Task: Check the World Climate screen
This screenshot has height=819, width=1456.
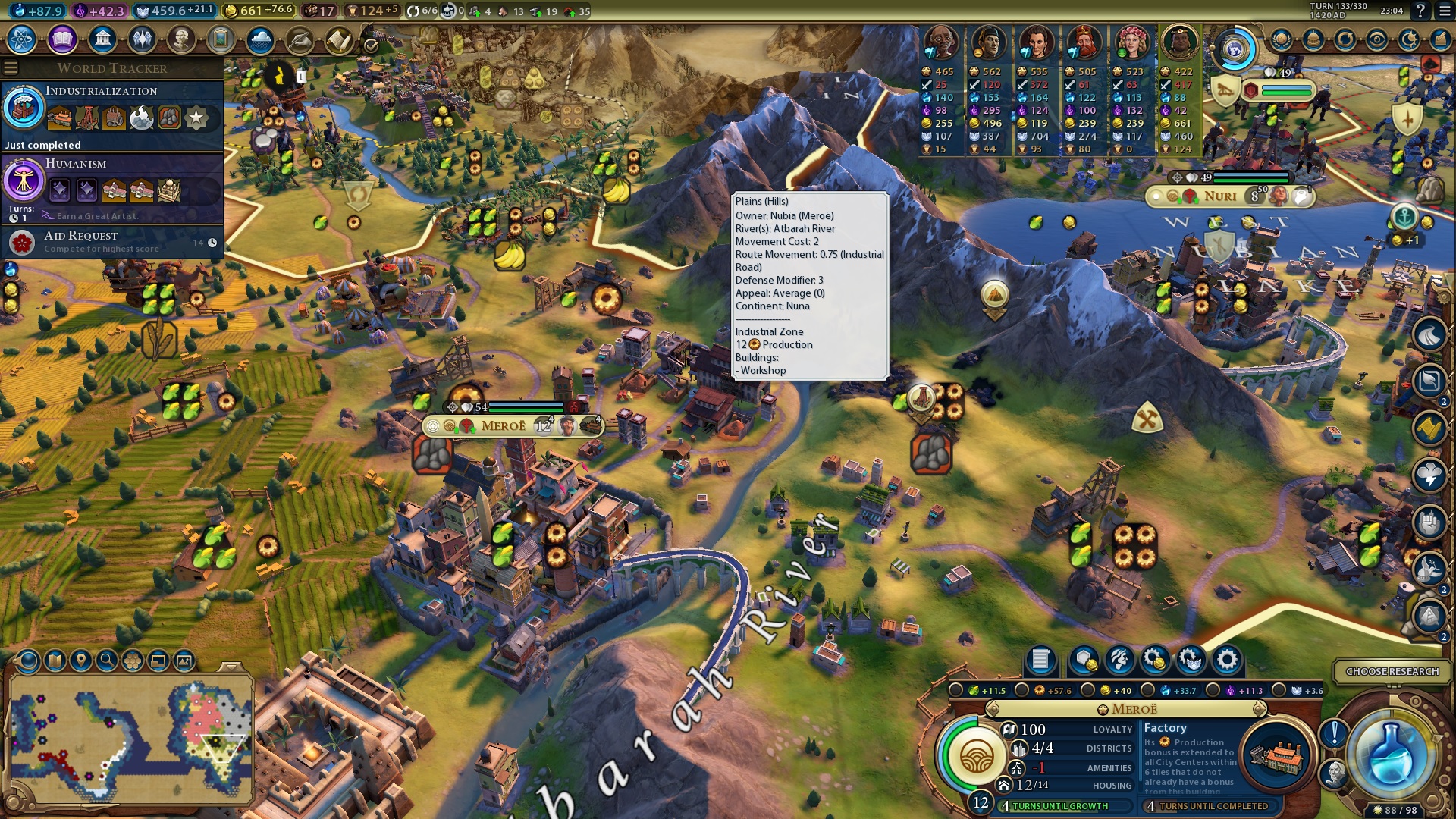Action: tap(260, 42)
